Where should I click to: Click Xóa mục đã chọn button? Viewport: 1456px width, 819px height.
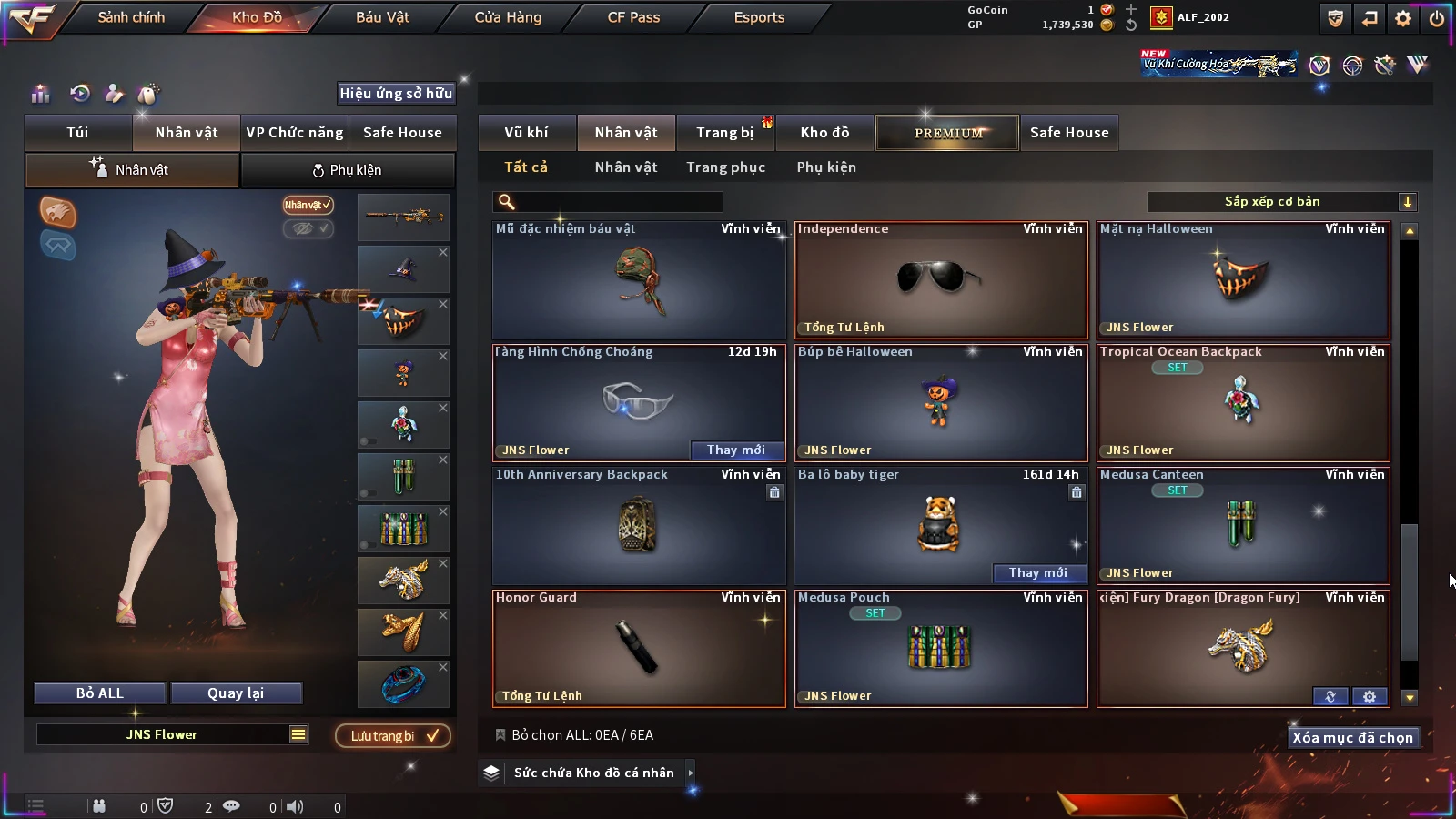point(1352,737)
